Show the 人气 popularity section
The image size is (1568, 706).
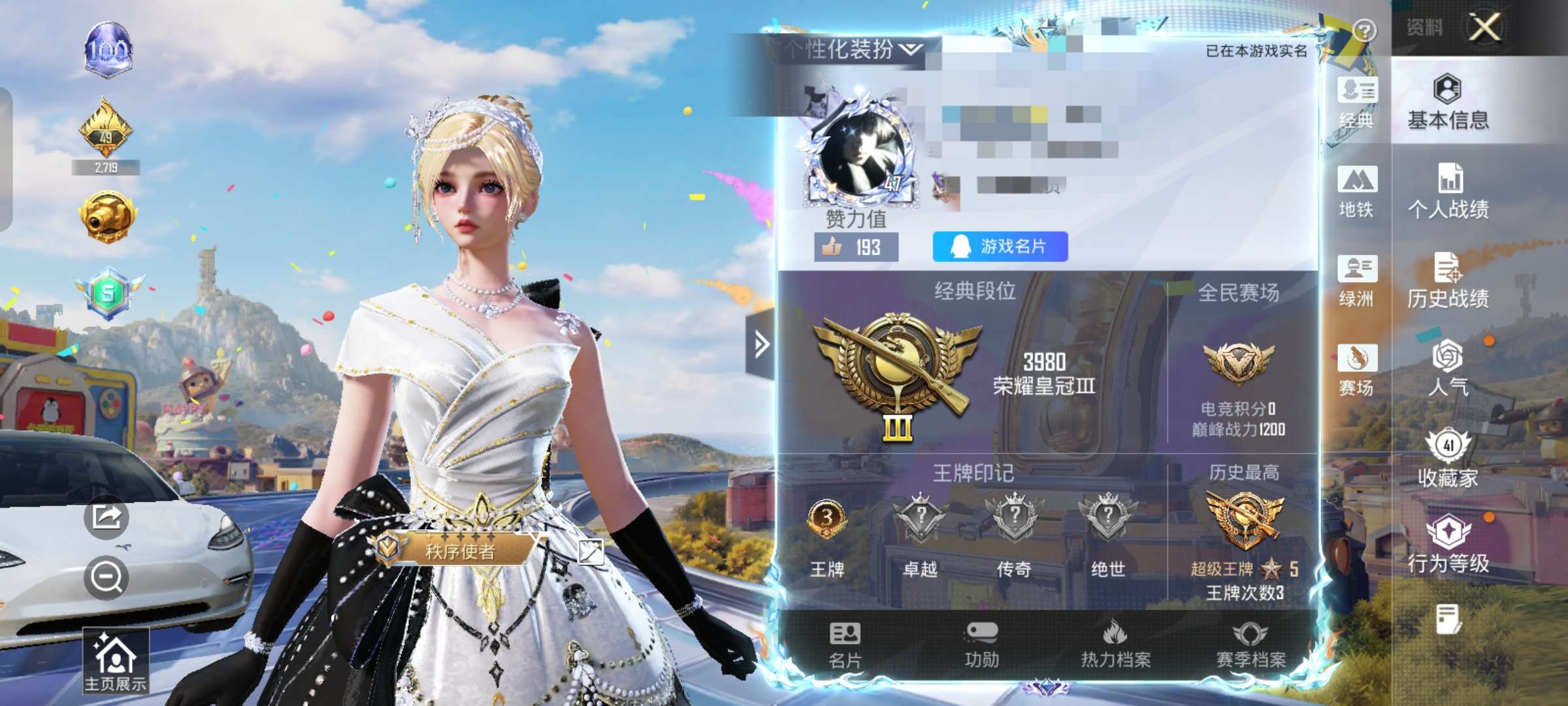[x=1448, y=368]
